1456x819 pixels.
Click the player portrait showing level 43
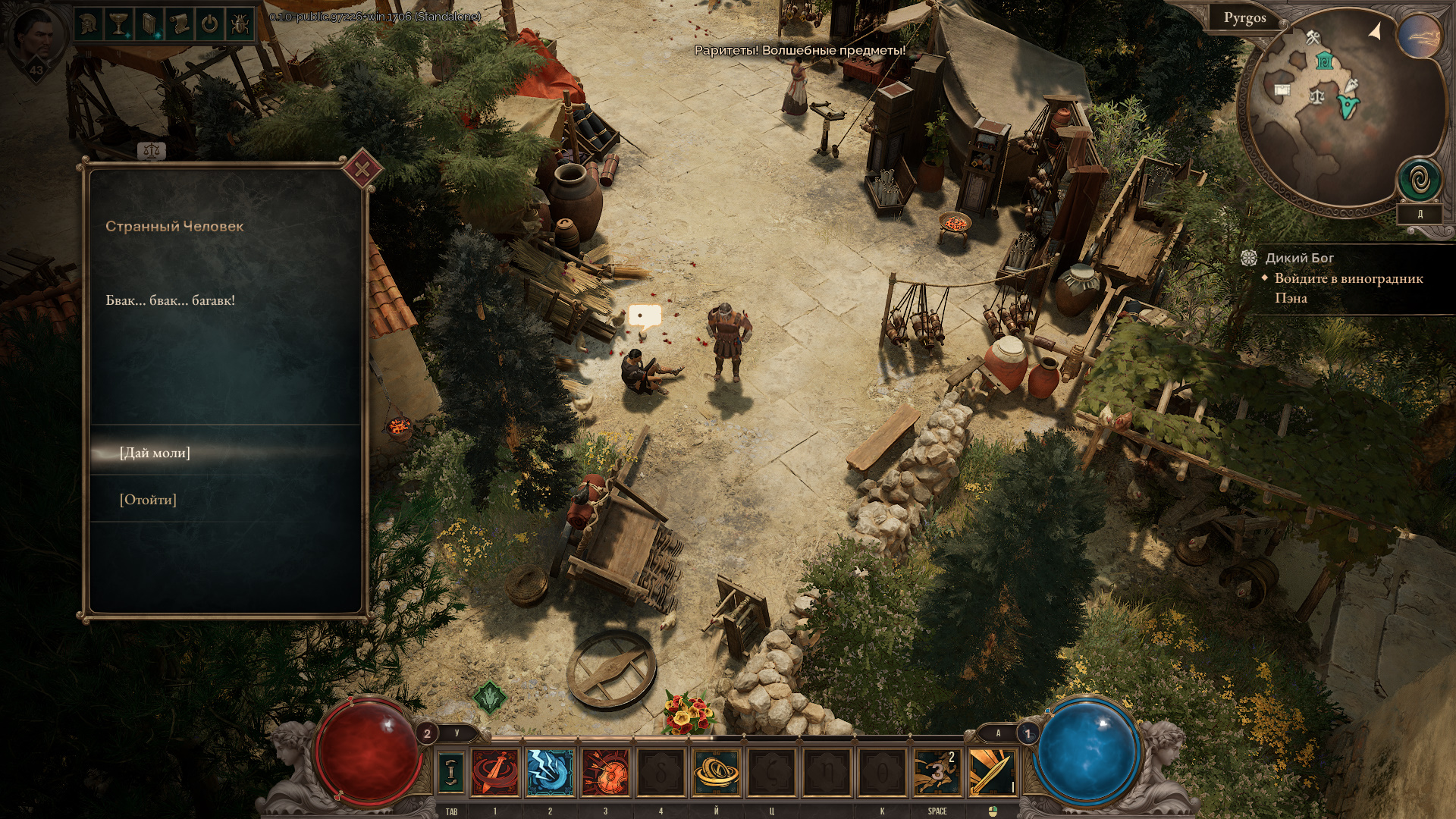tap(36, 38)
